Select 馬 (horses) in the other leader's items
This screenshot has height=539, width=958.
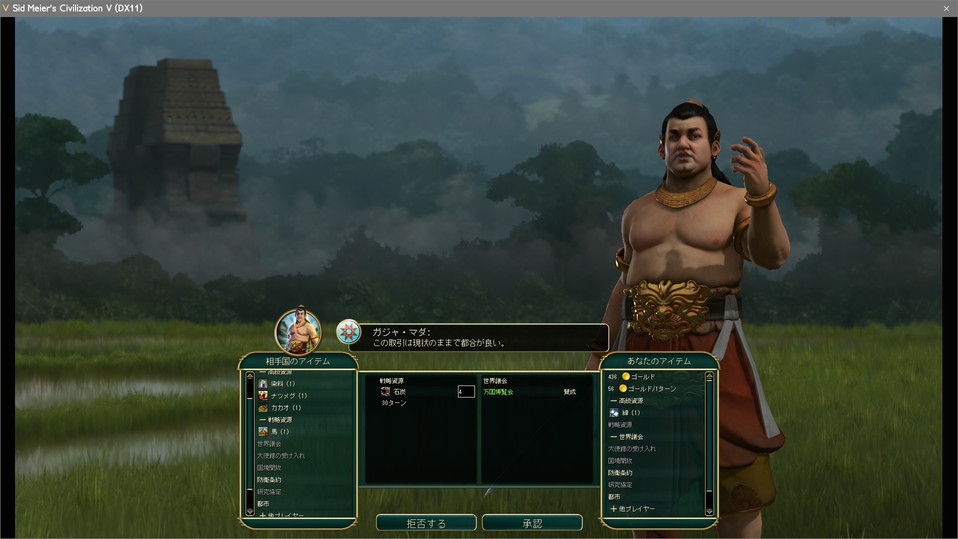click(272, 432)
